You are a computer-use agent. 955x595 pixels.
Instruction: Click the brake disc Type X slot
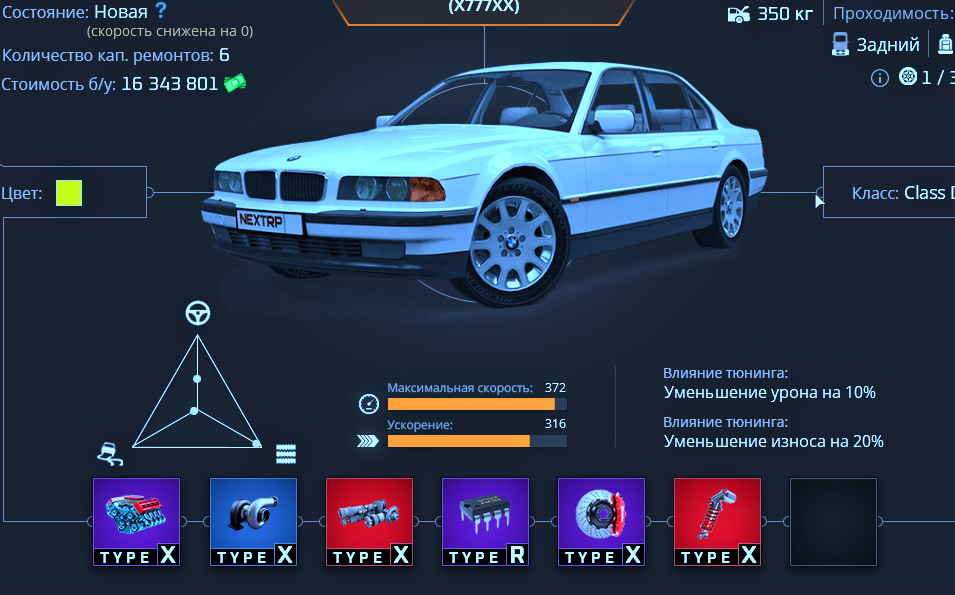601,521
